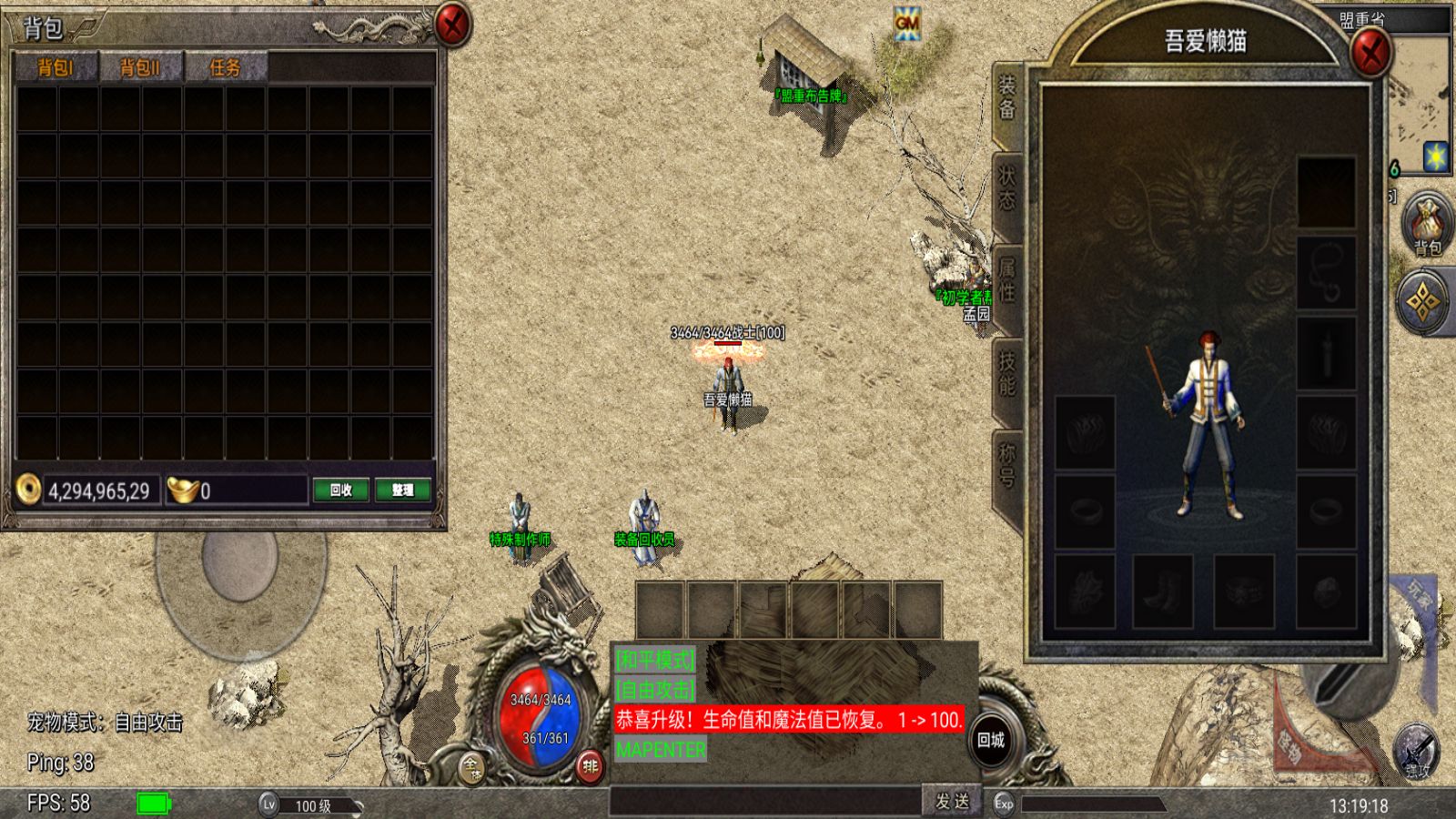Return to town with 回城 button
The height and width of the screenshot is (819, 1456).
point(991,740)
